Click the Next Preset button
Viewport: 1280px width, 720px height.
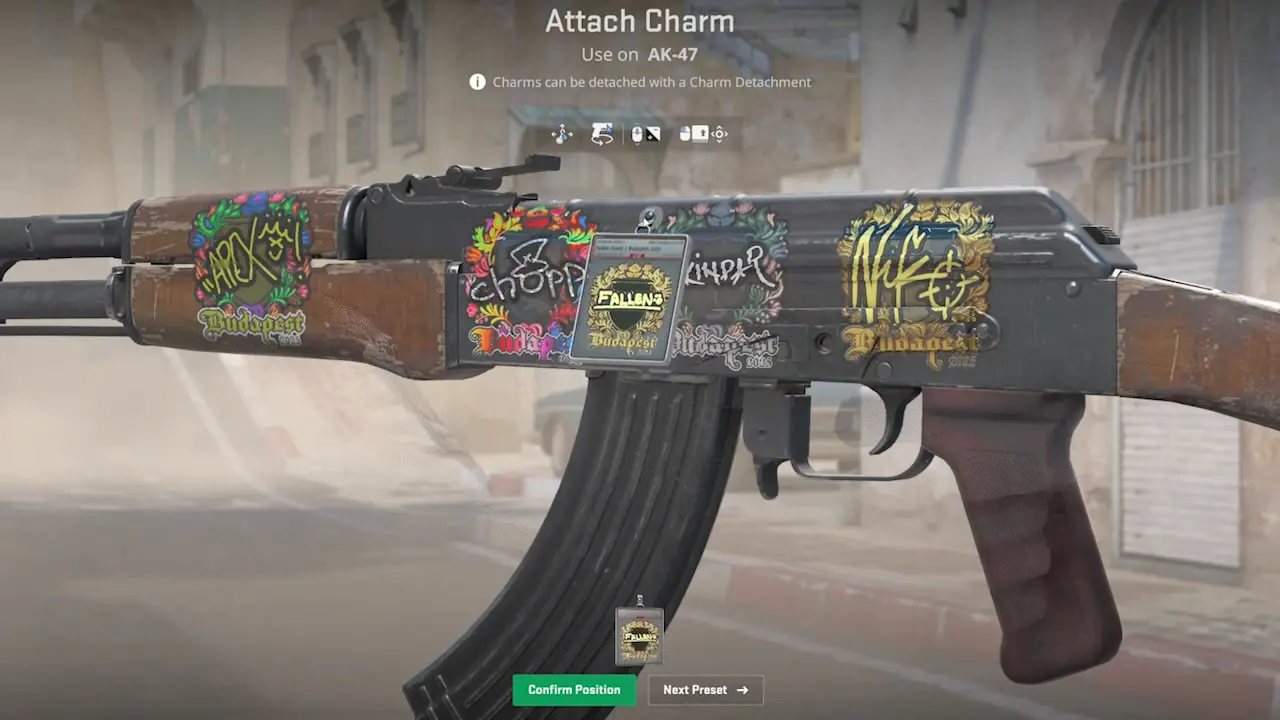(705, 690)
